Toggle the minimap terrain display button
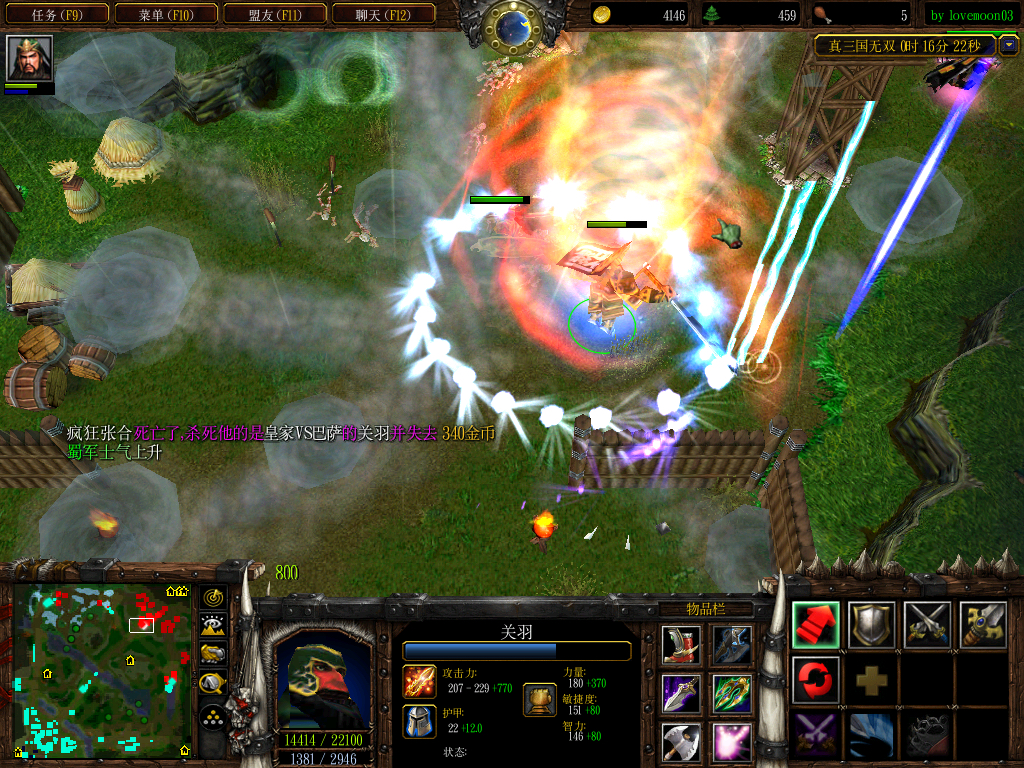The height and width of the screenshot is (768, 1024). 212,626
